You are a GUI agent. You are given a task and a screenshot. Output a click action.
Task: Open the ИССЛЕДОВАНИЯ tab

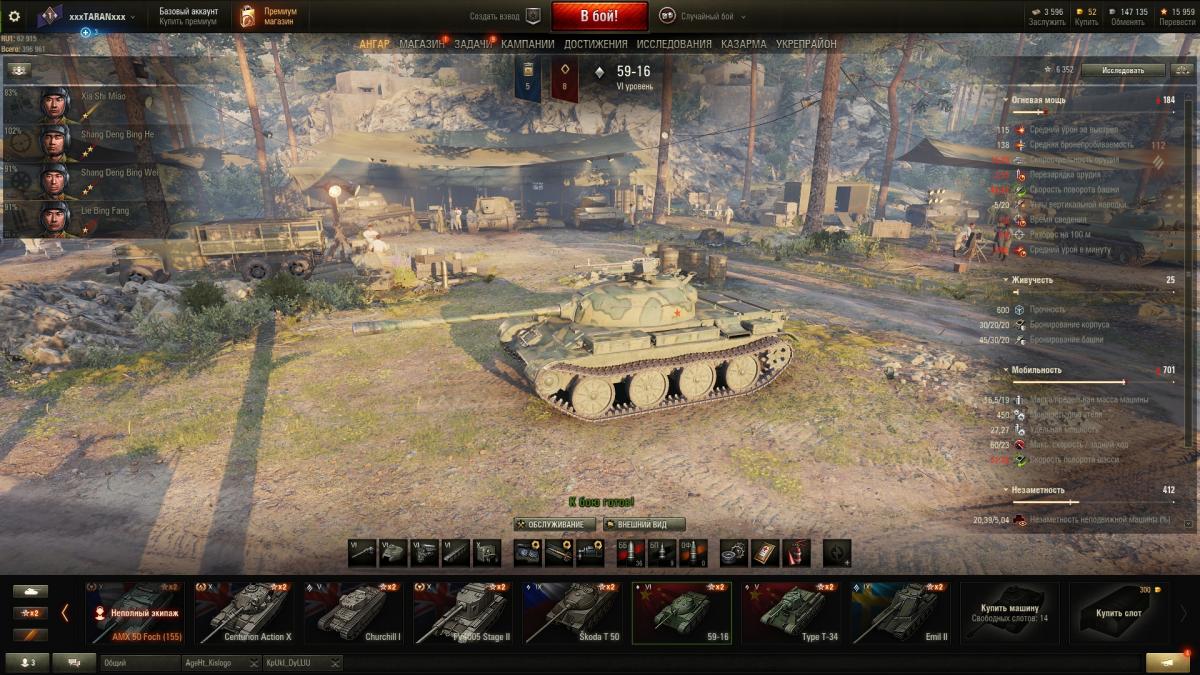(x=674, y=44)
